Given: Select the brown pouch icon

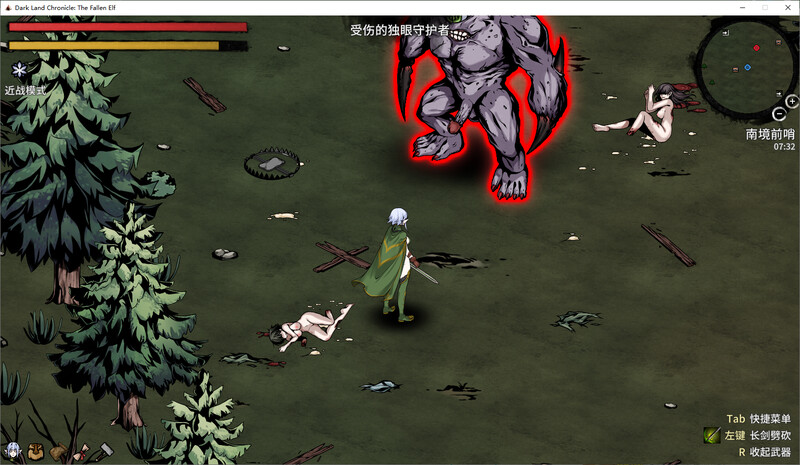Looking at the screenshot, I should click(57, 452).
